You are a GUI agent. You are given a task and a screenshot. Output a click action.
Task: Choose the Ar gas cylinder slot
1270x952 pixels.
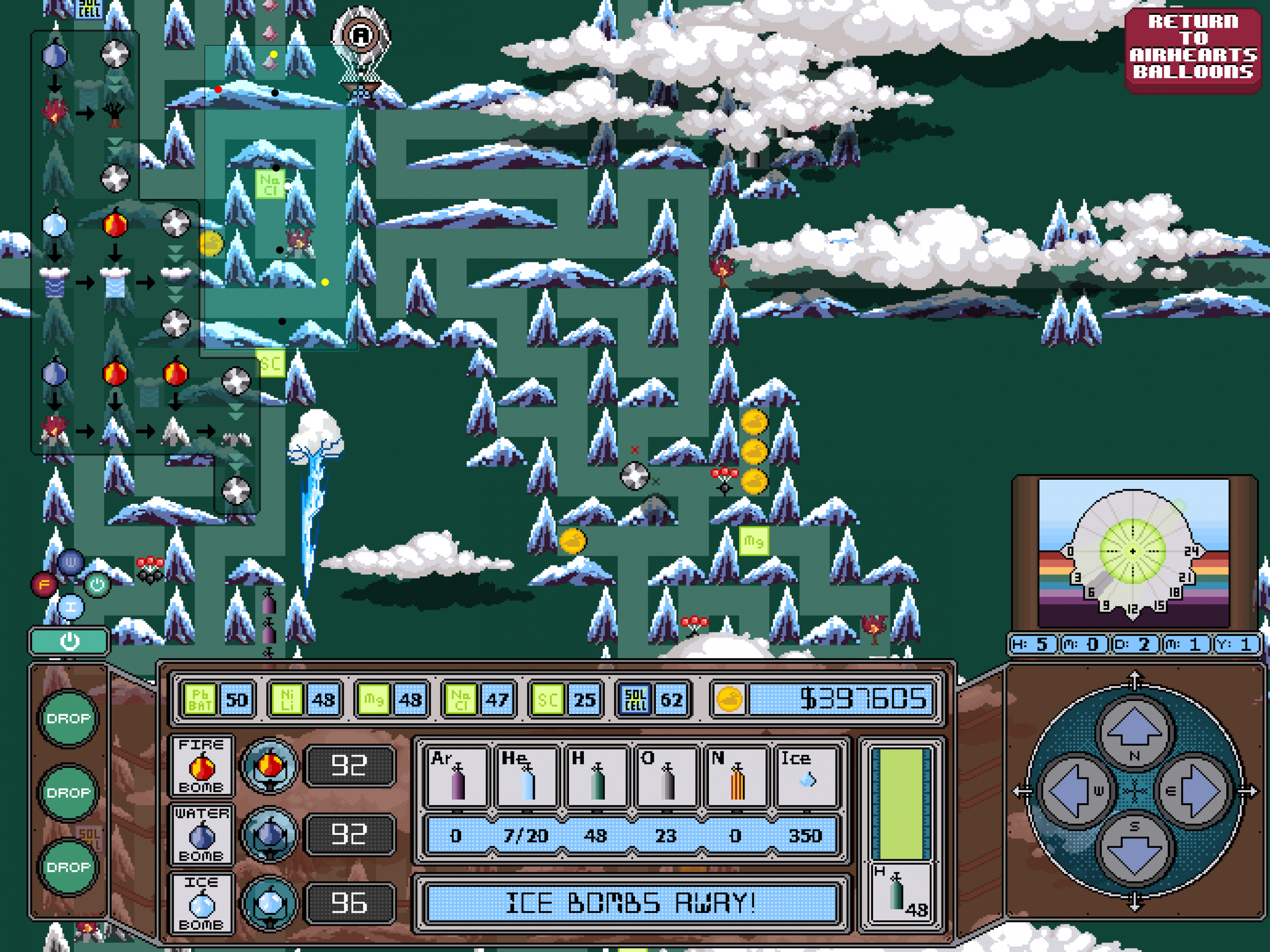(x=457, y=776)
